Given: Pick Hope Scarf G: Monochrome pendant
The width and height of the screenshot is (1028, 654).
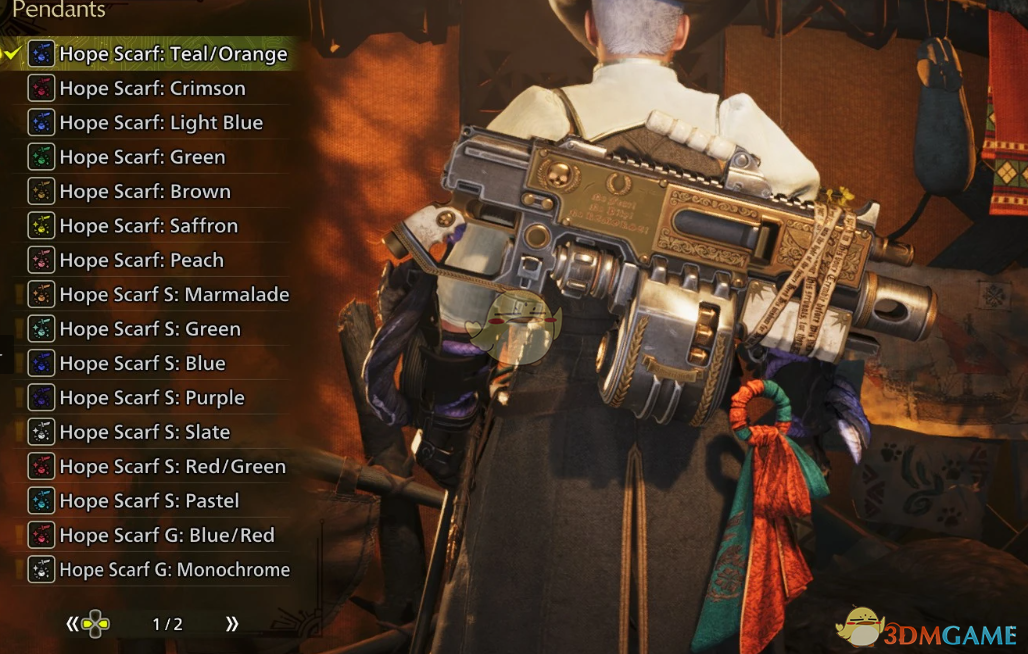Looking at the screenshot, I should pos(174,570).
